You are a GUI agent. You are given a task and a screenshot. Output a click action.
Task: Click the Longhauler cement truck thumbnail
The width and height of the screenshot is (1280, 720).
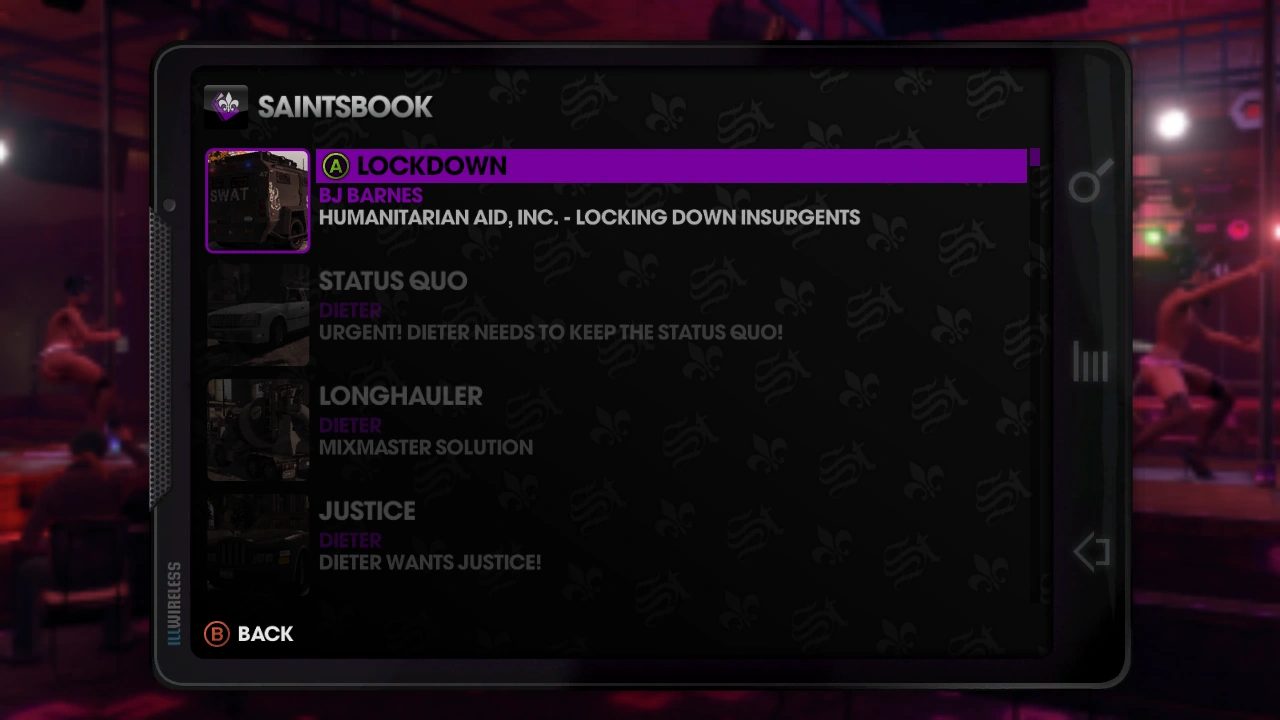tap(257, 429)
